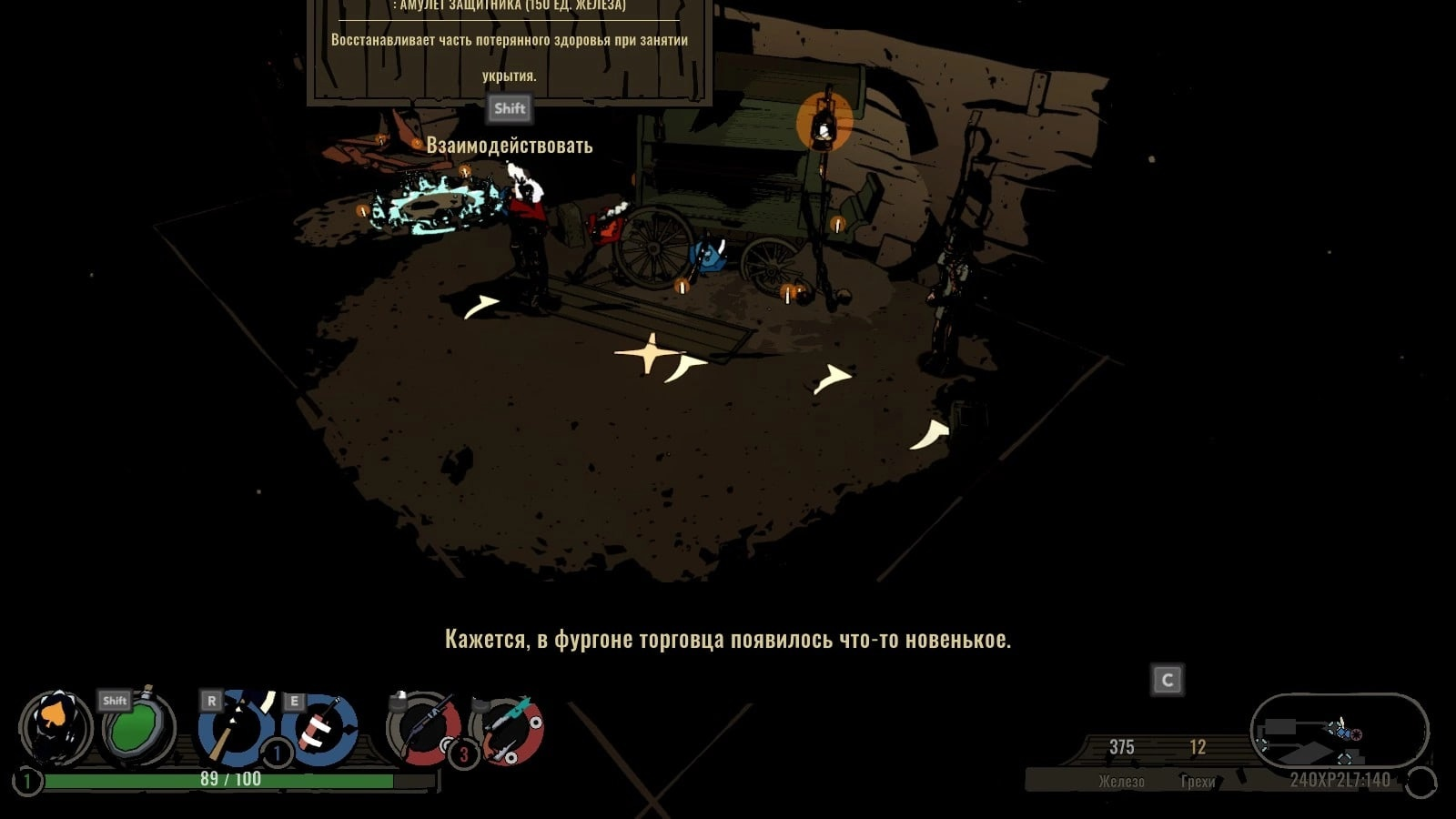Select the teal revolver weapon slot
The height and width of the screenshot is (819, 1456).
pyautogui.click(x=509, y=728)
